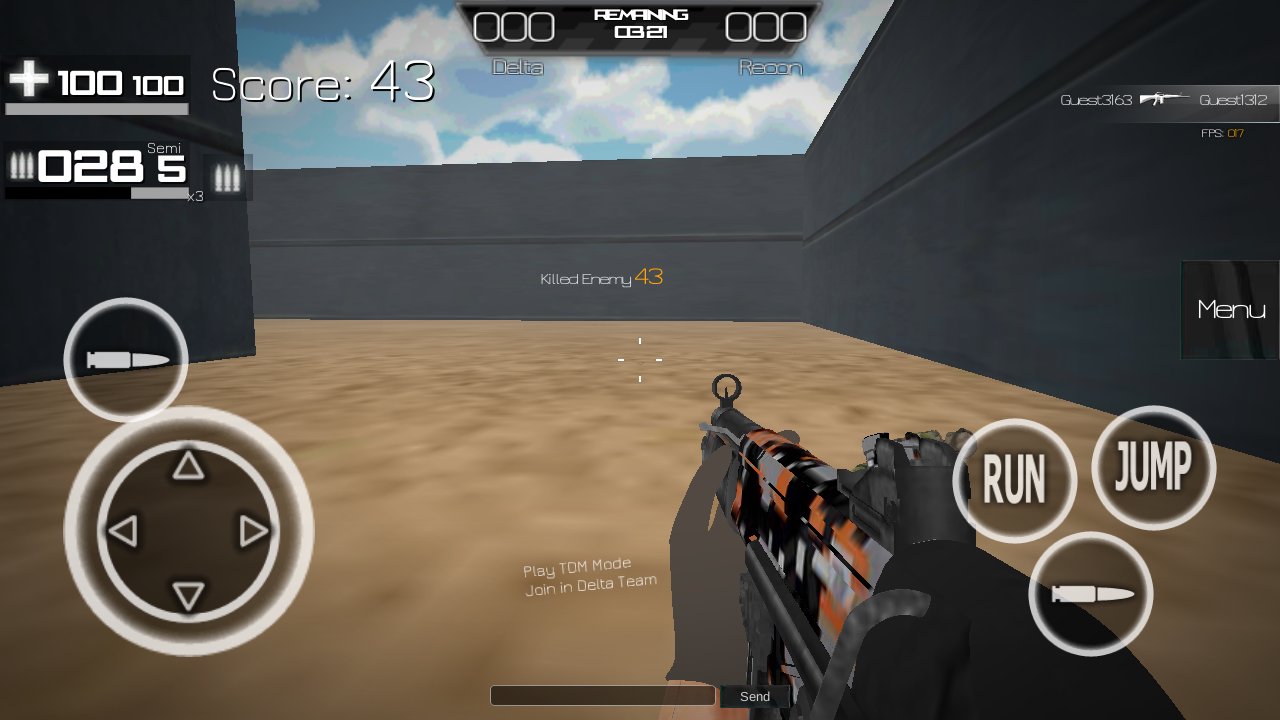This screenshot has height=720, width=1280.
Task: Click the health bar under 100
Action: (96, 108)
